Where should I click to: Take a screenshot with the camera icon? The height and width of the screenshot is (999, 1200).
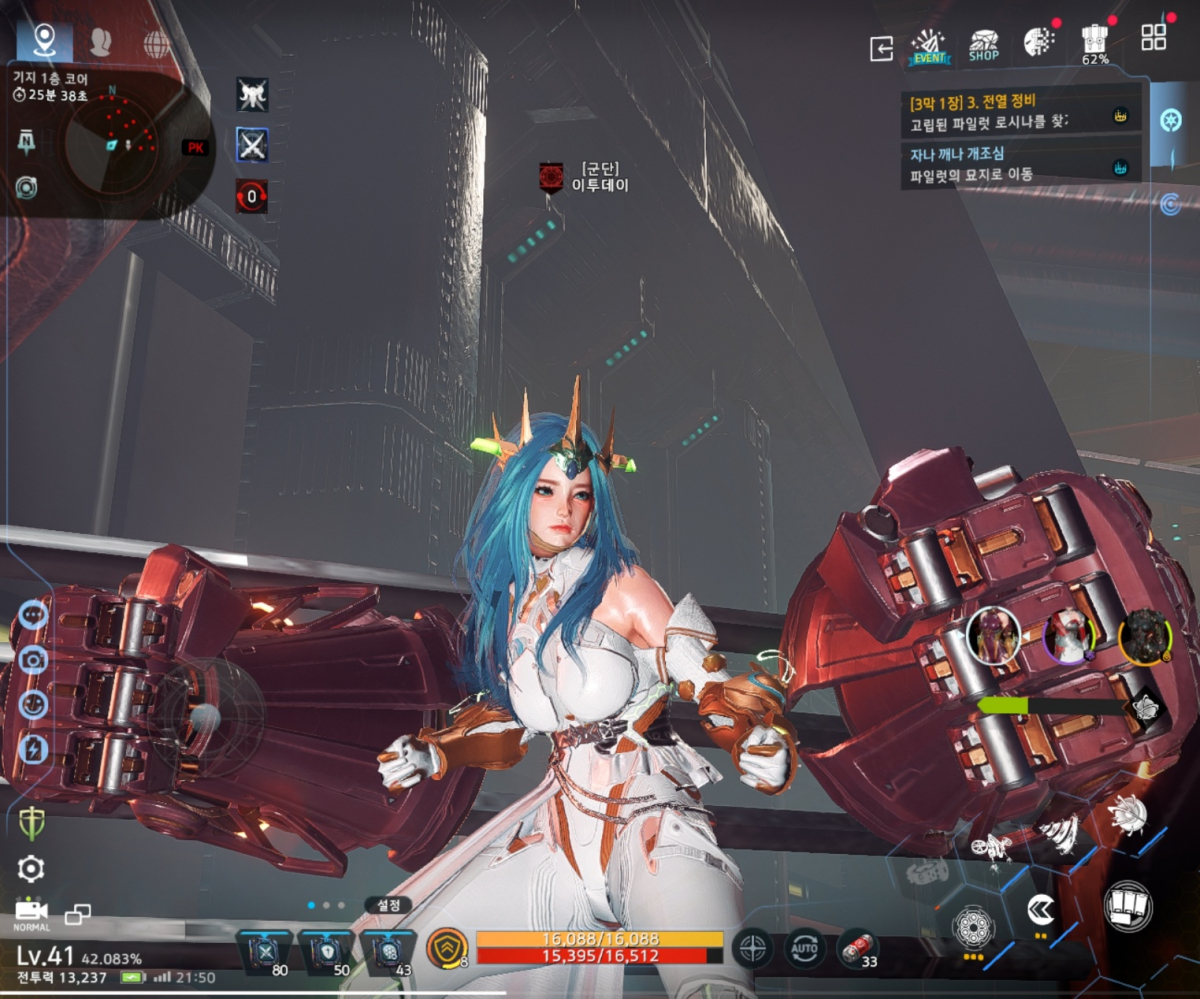32,658
